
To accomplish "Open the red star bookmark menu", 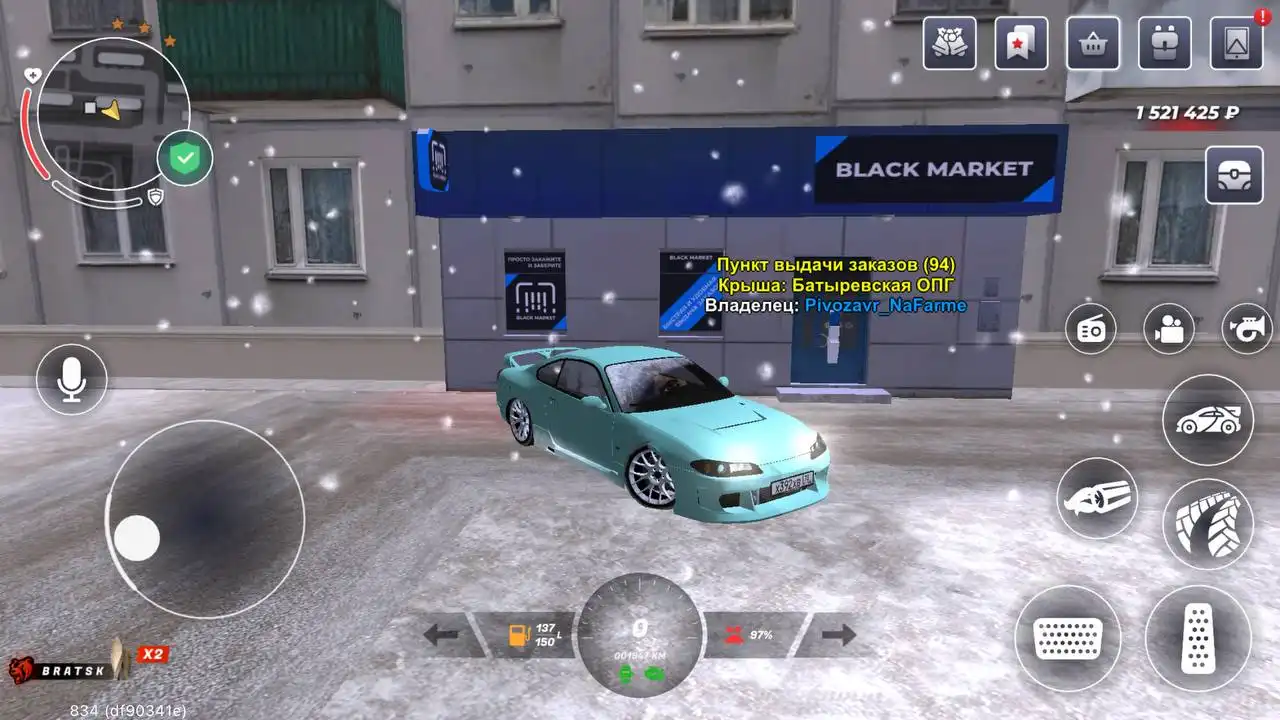I will point(1021,44).
